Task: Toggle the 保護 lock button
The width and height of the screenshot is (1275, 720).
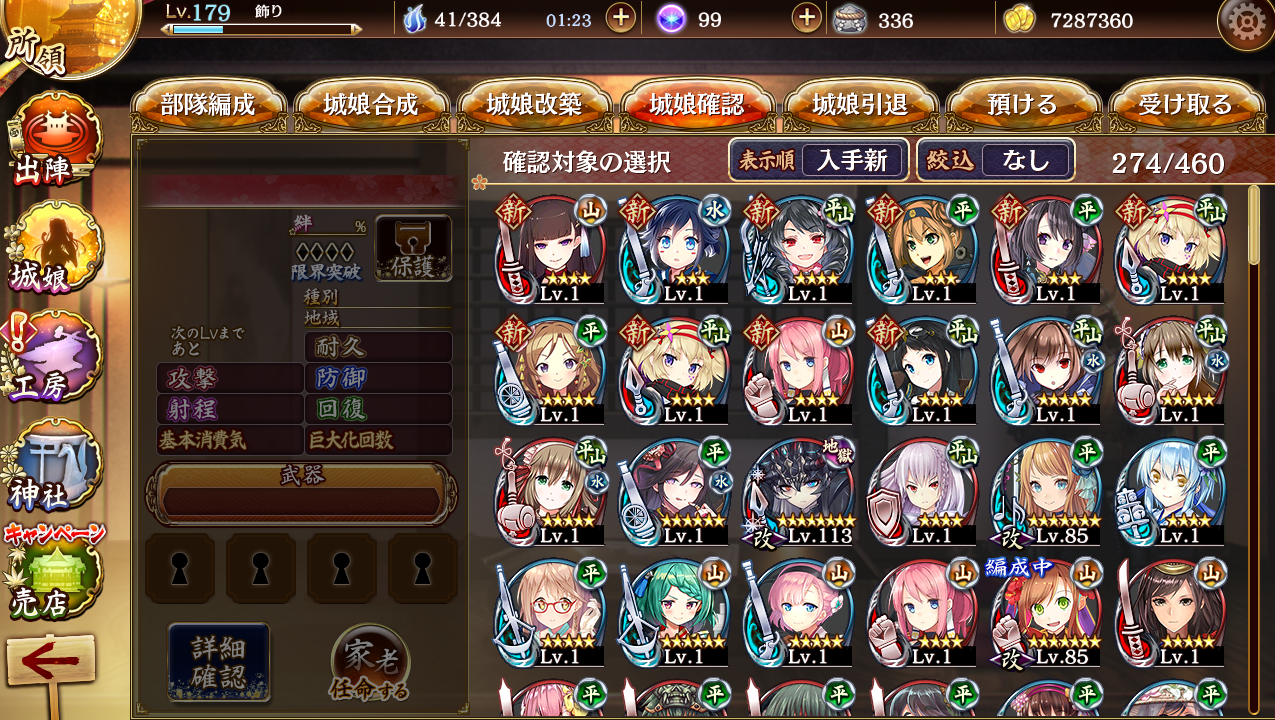Action: point(413,248)
